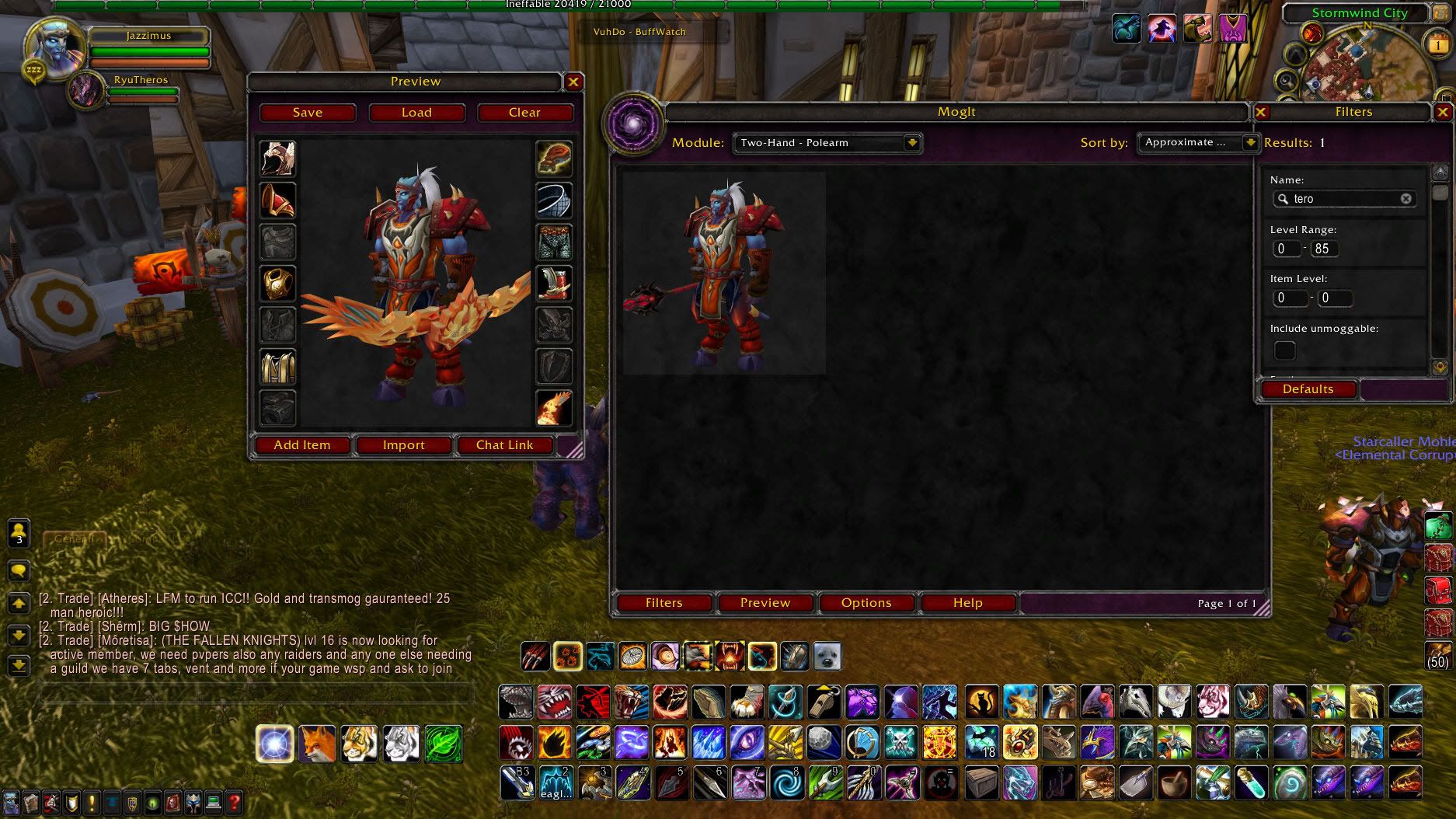The height and width of the screenshot is (819, 1456).
Task: Open the Import dialog
Action: pos(403,445)
